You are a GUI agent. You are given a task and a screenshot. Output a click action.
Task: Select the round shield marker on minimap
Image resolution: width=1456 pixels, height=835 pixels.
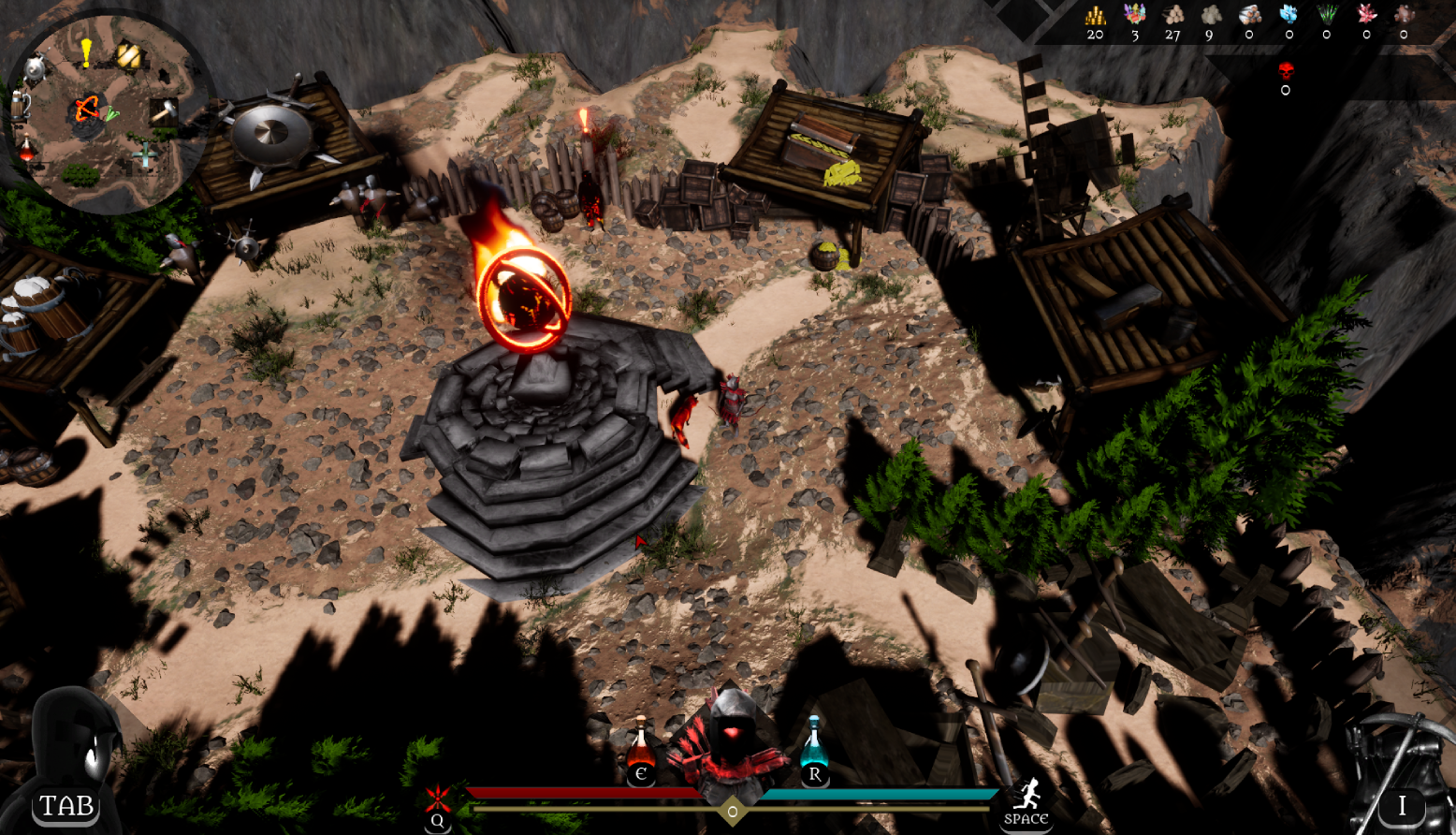[36, 67]
